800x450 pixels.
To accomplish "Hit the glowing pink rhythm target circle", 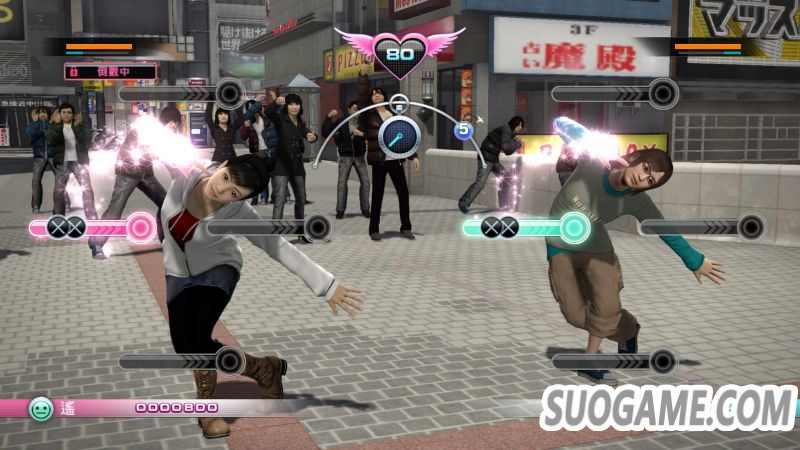I will (x=141, y=228).
